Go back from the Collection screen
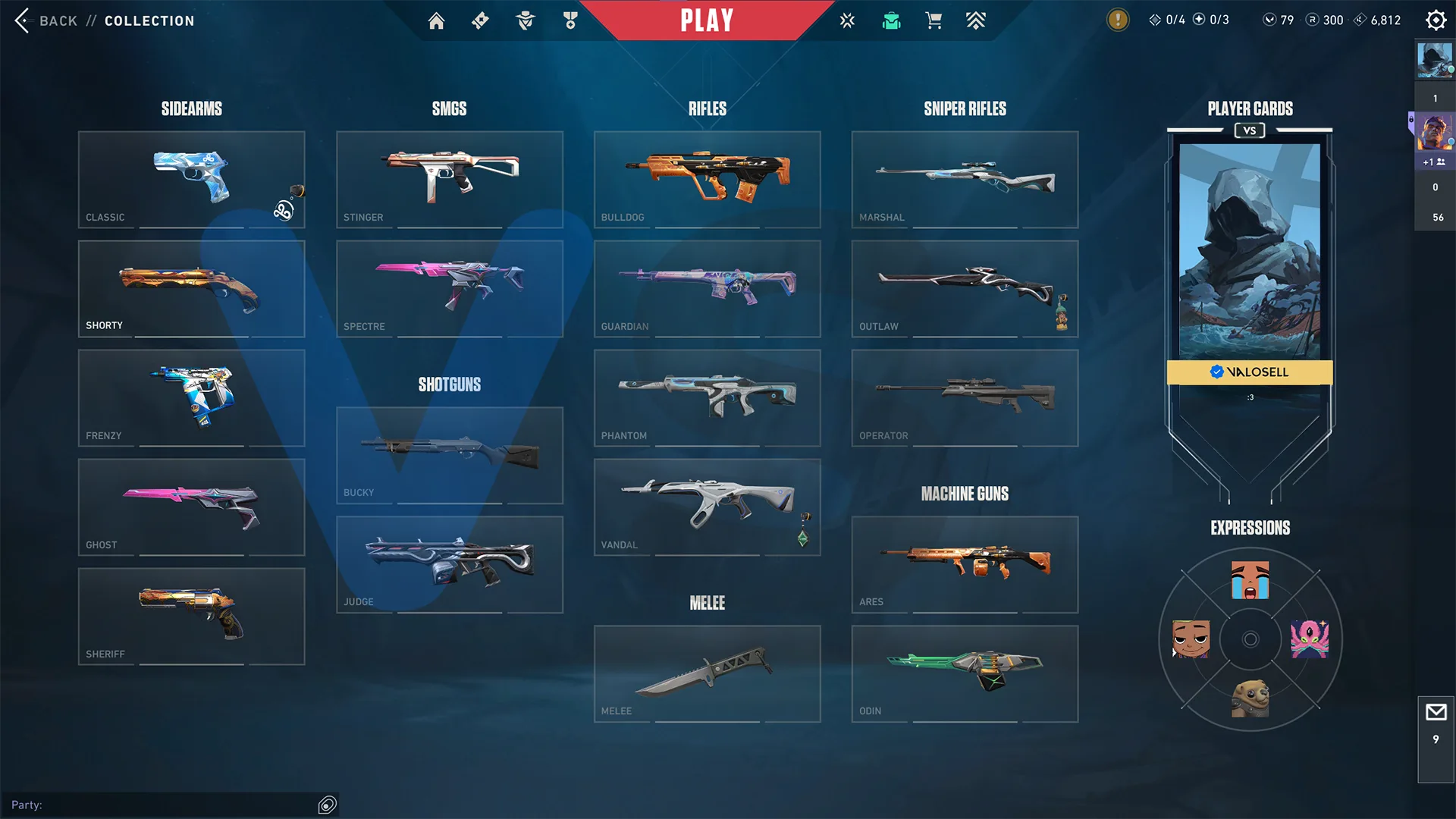Image resolution: width=1456 pixels, height=819 pixels. (x=47, y=20)
